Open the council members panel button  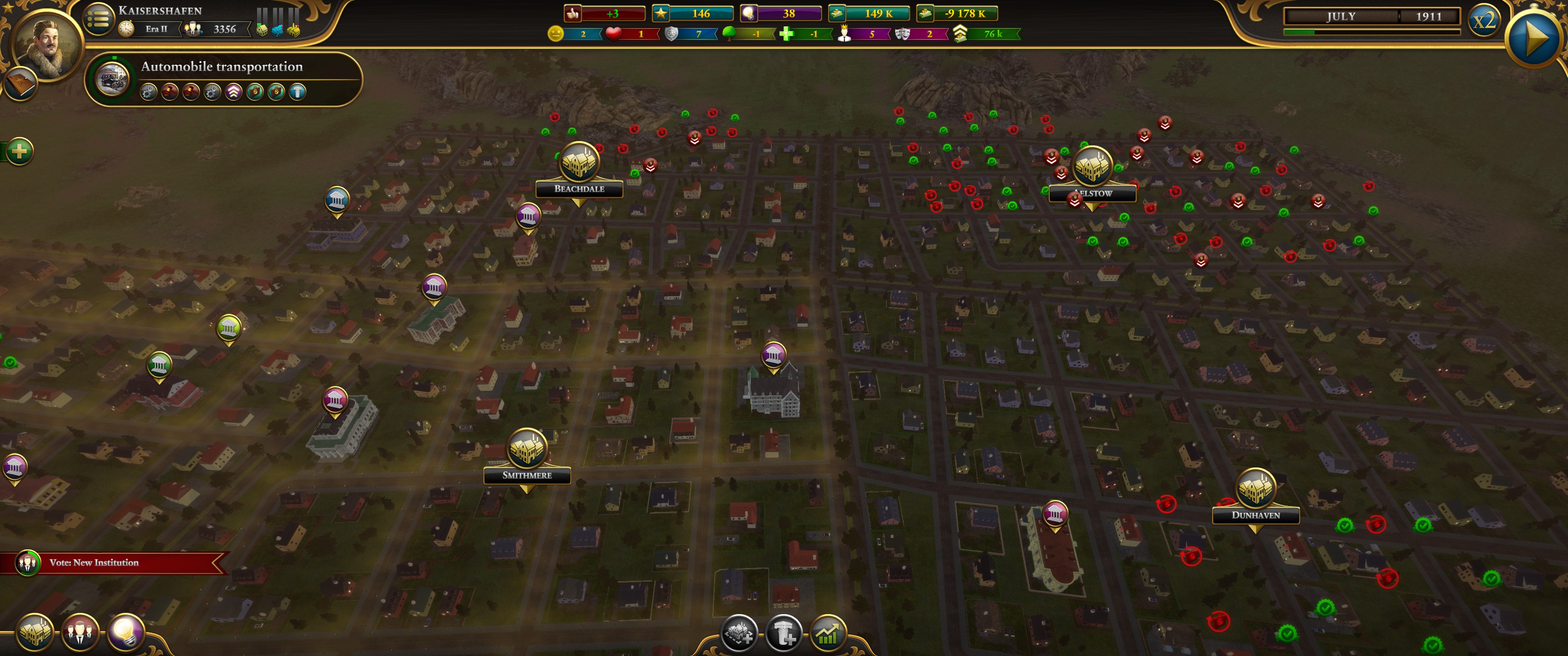tap(79, 633)
